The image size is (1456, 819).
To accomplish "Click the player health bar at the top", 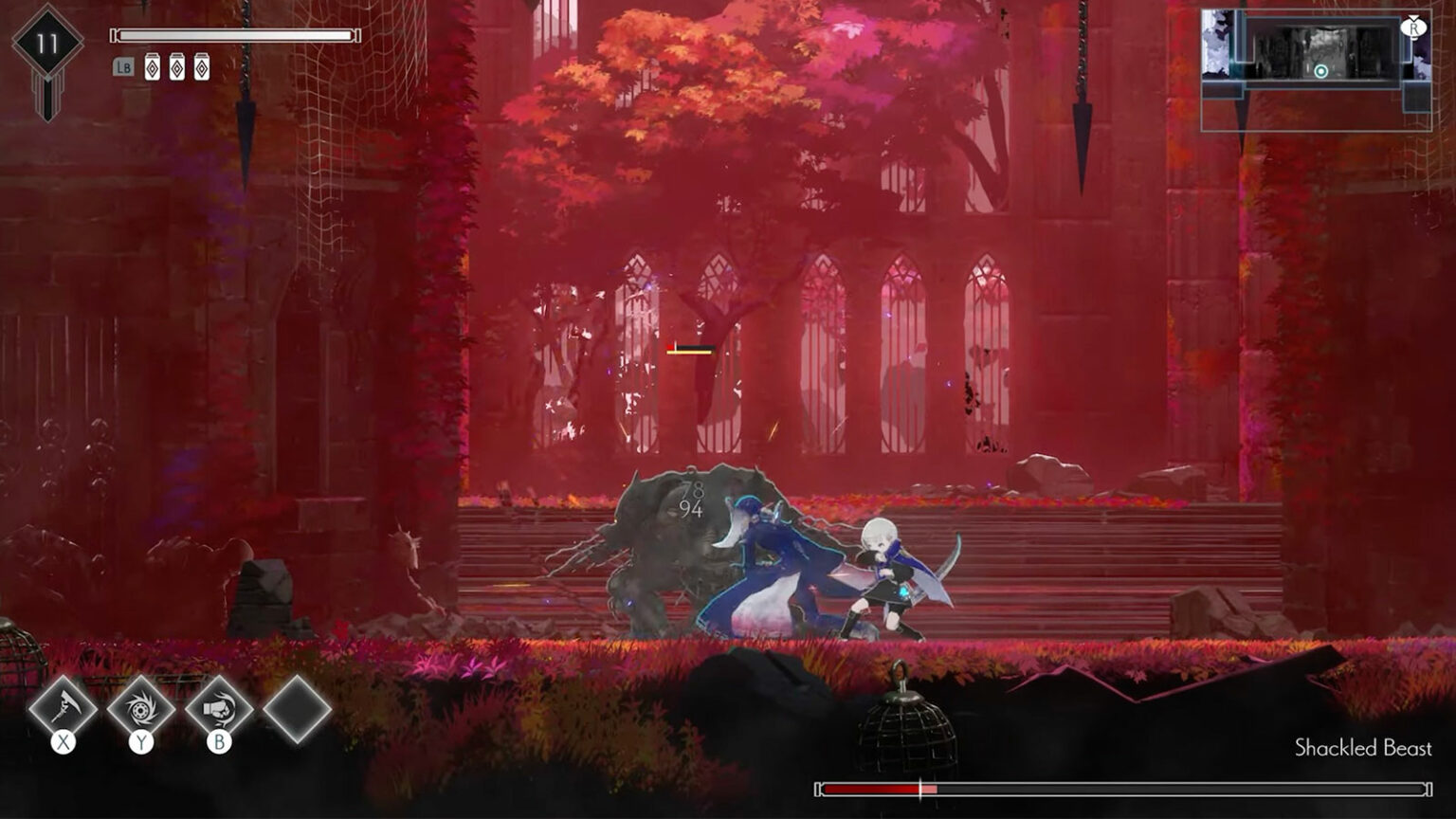I will (234, 37).
